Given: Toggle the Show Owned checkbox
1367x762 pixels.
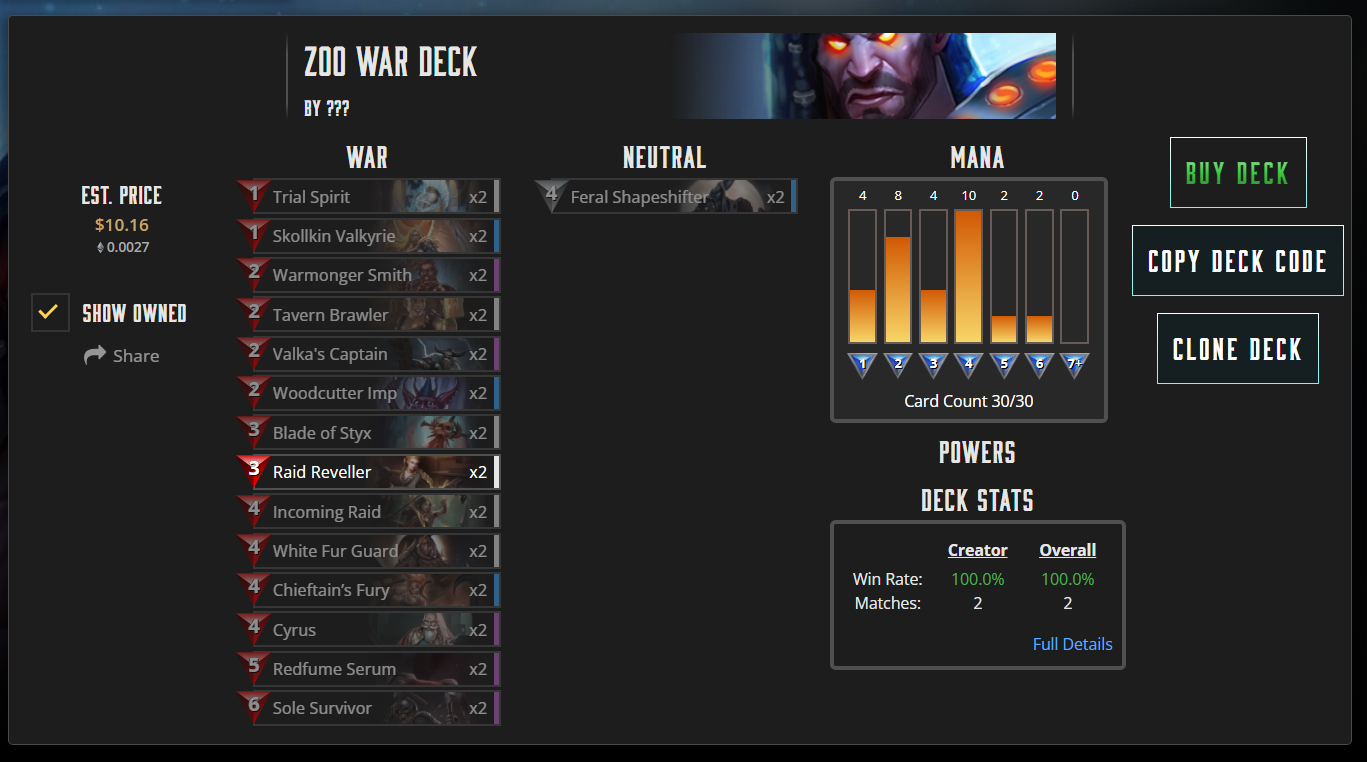Looking at the screenshot, I should 50,313.
